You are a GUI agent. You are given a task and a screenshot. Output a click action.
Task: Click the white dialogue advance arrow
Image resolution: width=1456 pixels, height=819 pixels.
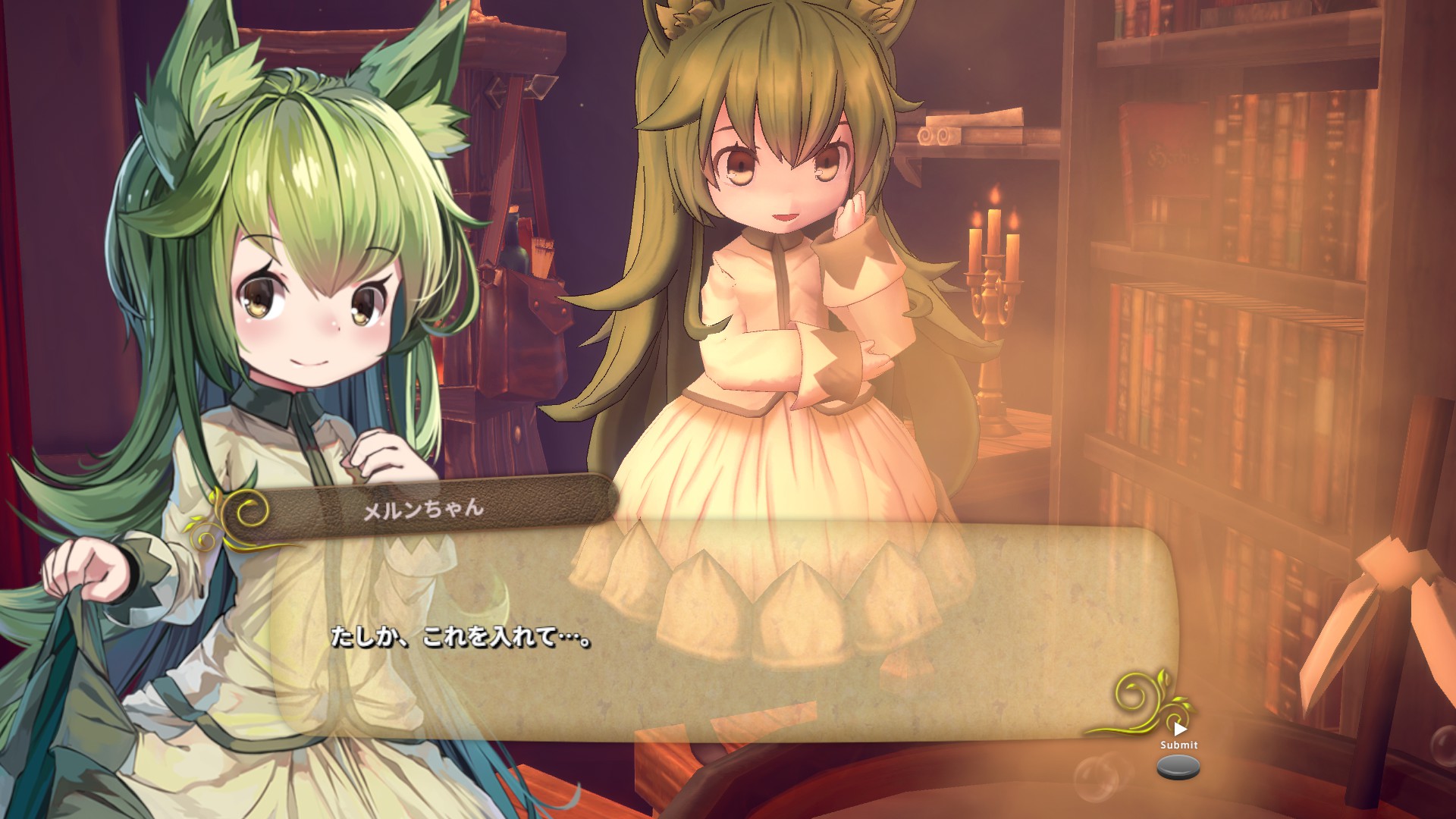pyautogui.click(x=1179, y=730)
